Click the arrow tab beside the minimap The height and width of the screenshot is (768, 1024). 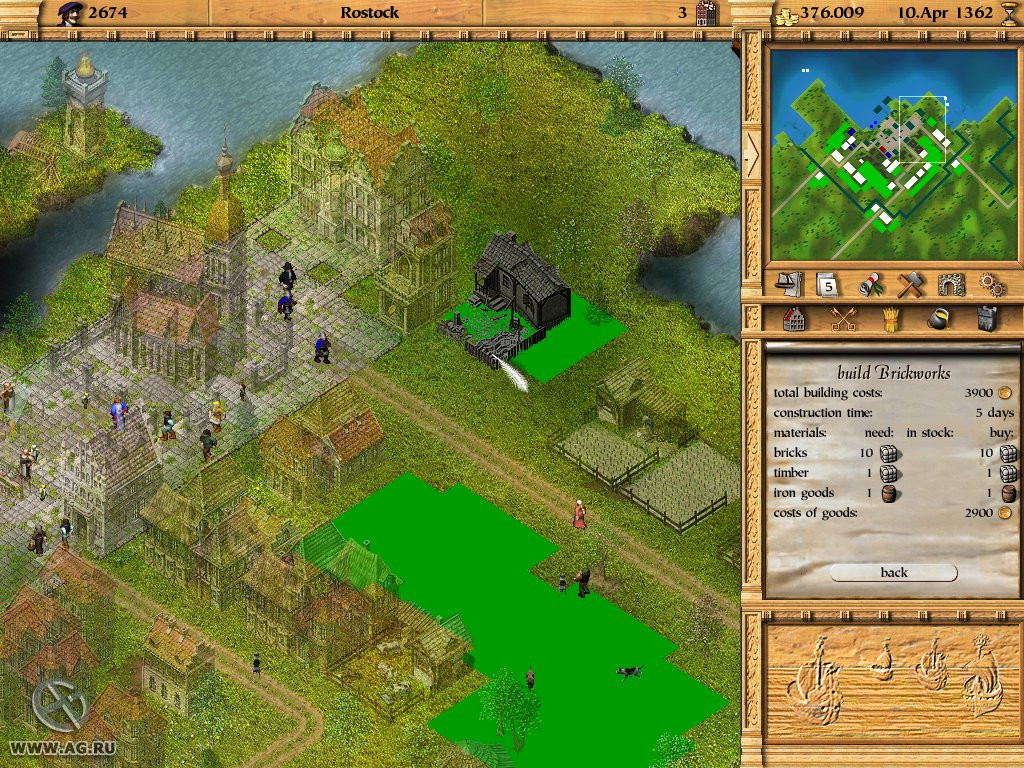coord(751,150)
